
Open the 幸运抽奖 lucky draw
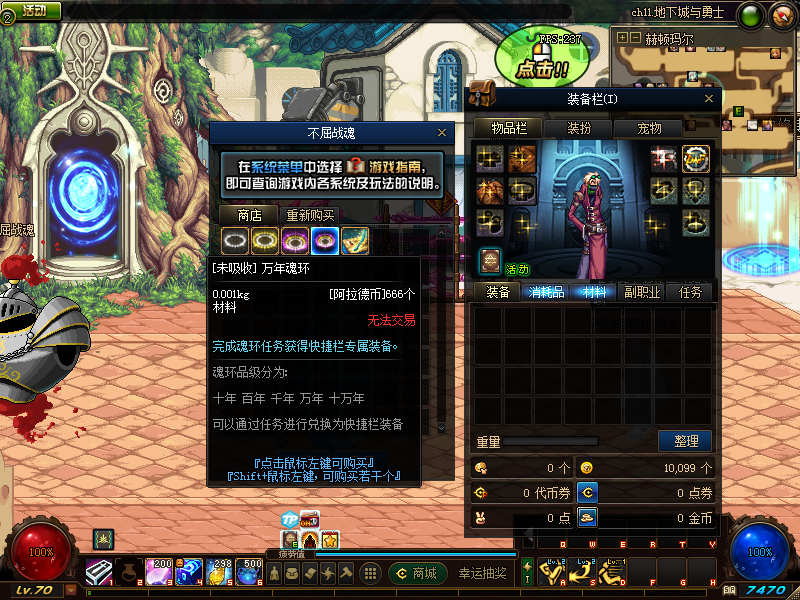[482, 573]
